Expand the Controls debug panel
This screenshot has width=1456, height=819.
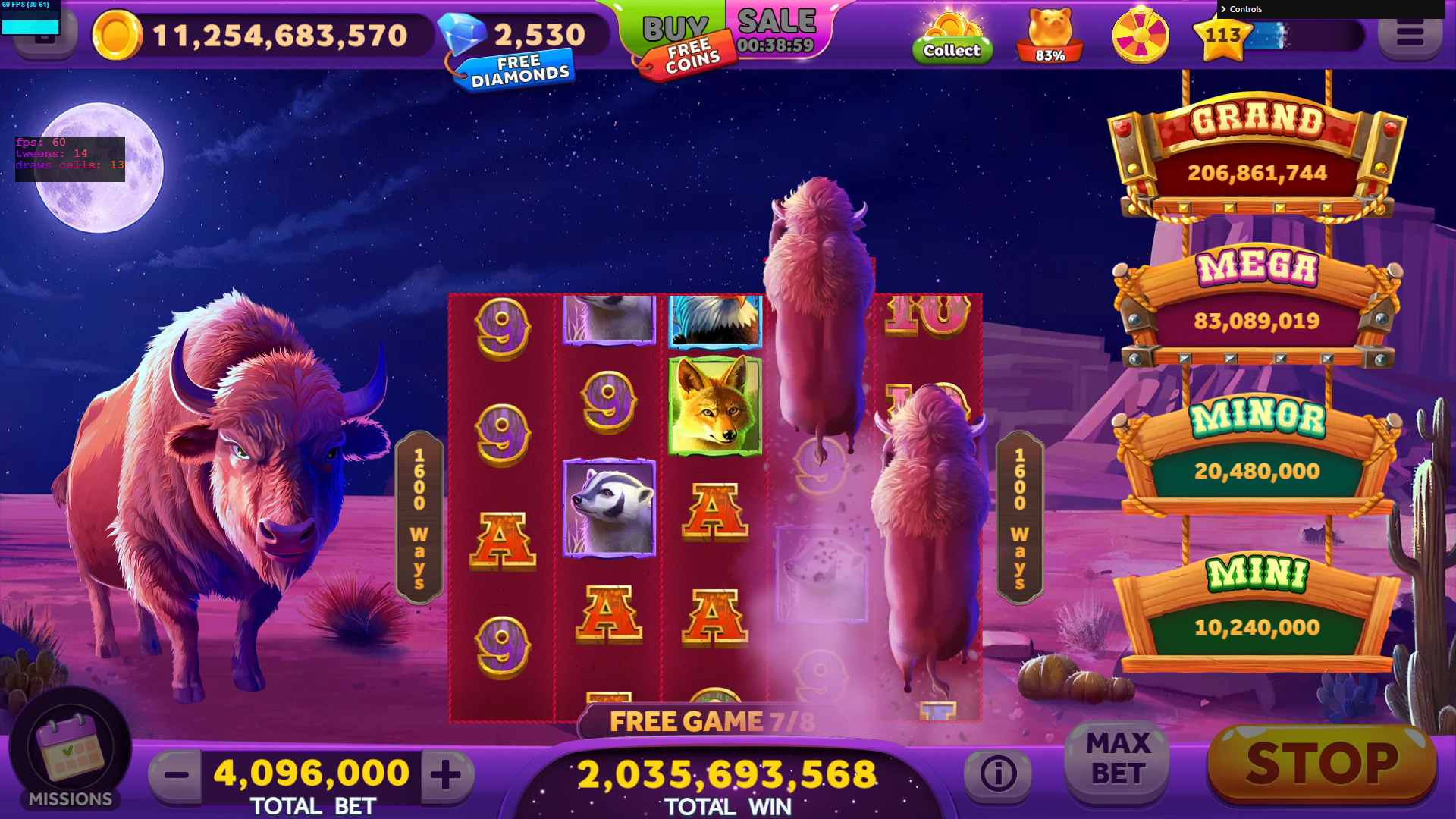1245,9
